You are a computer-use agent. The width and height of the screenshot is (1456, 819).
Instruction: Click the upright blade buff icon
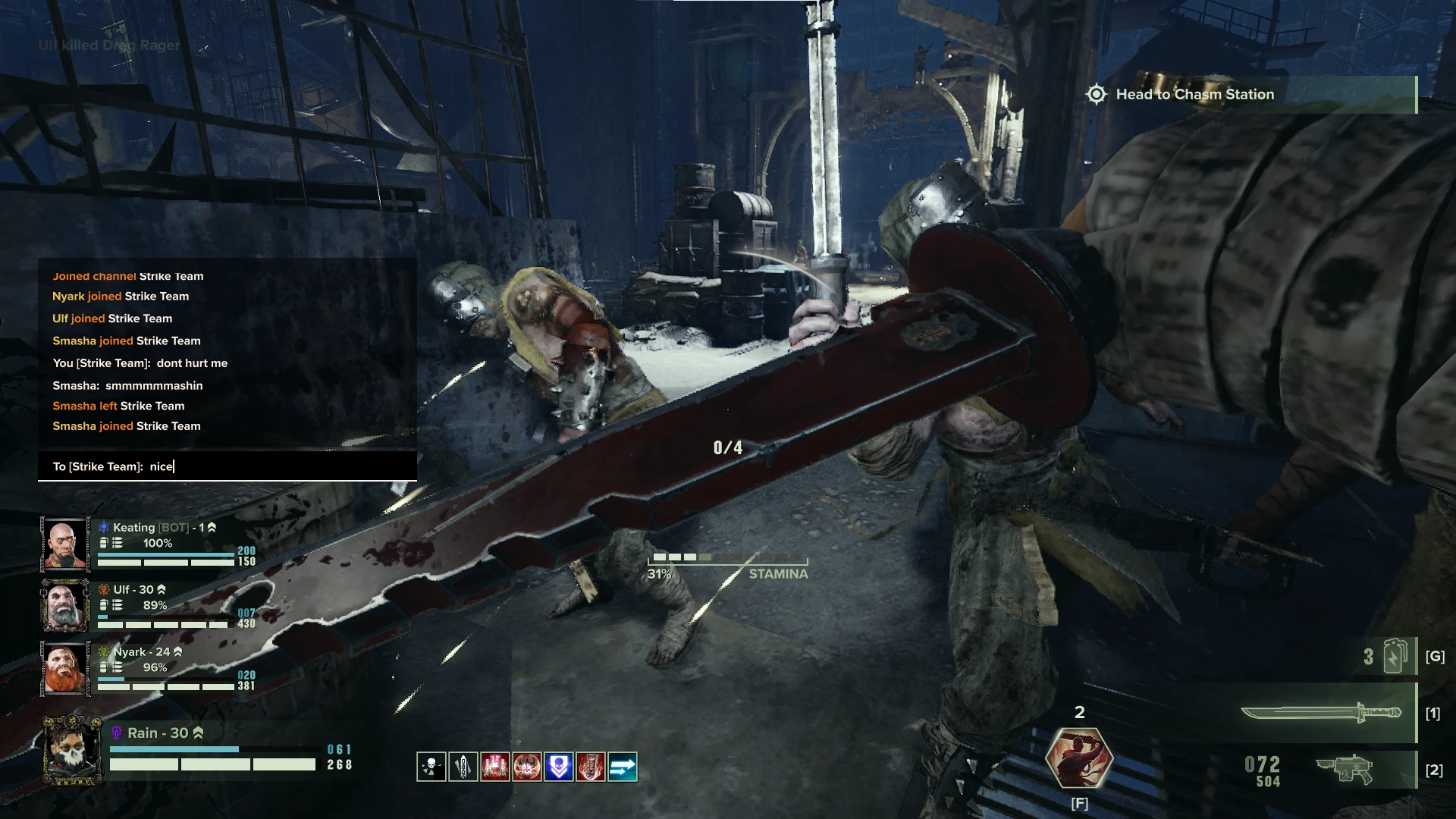tap(463, 767)
